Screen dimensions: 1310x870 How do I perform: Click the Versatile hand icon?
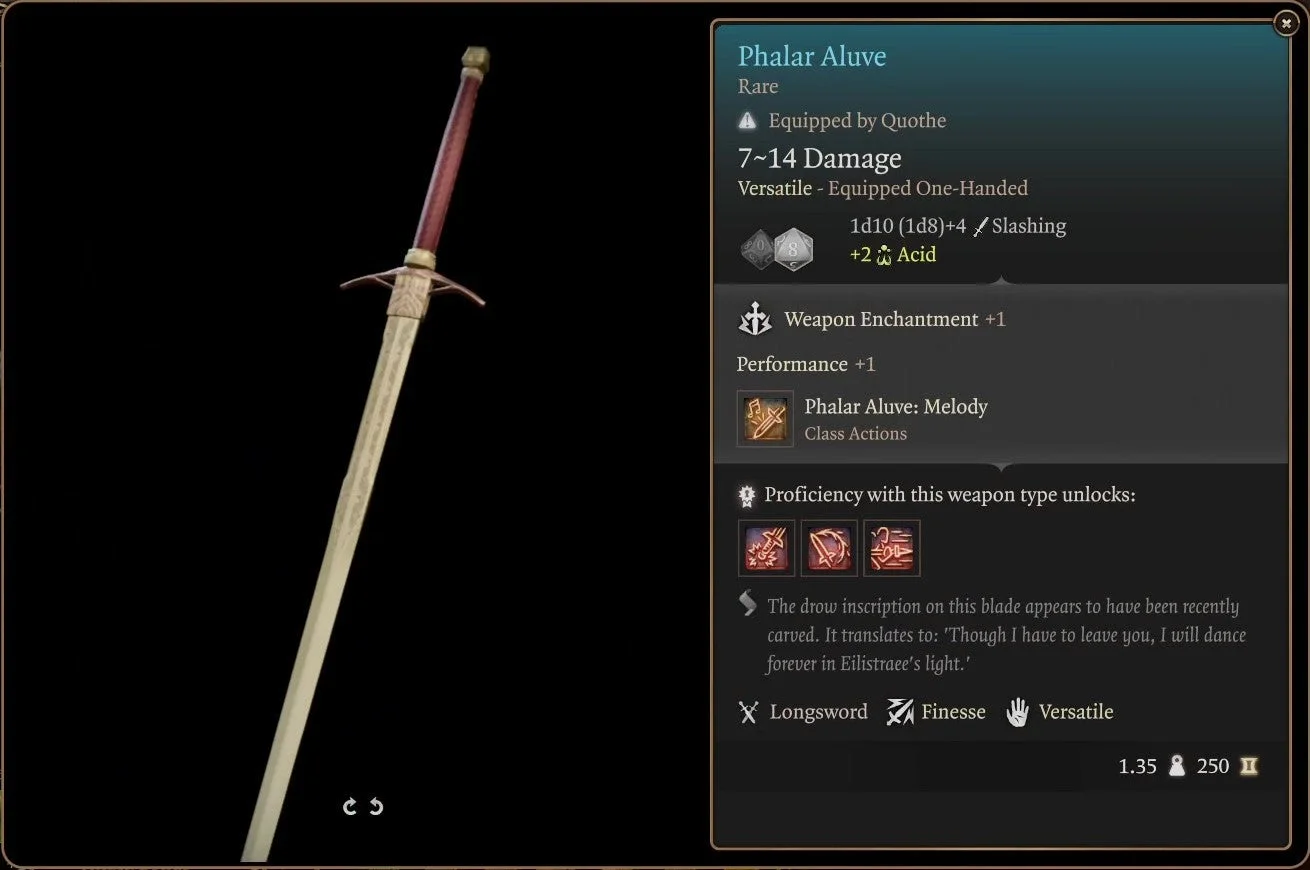(1019, 711)
